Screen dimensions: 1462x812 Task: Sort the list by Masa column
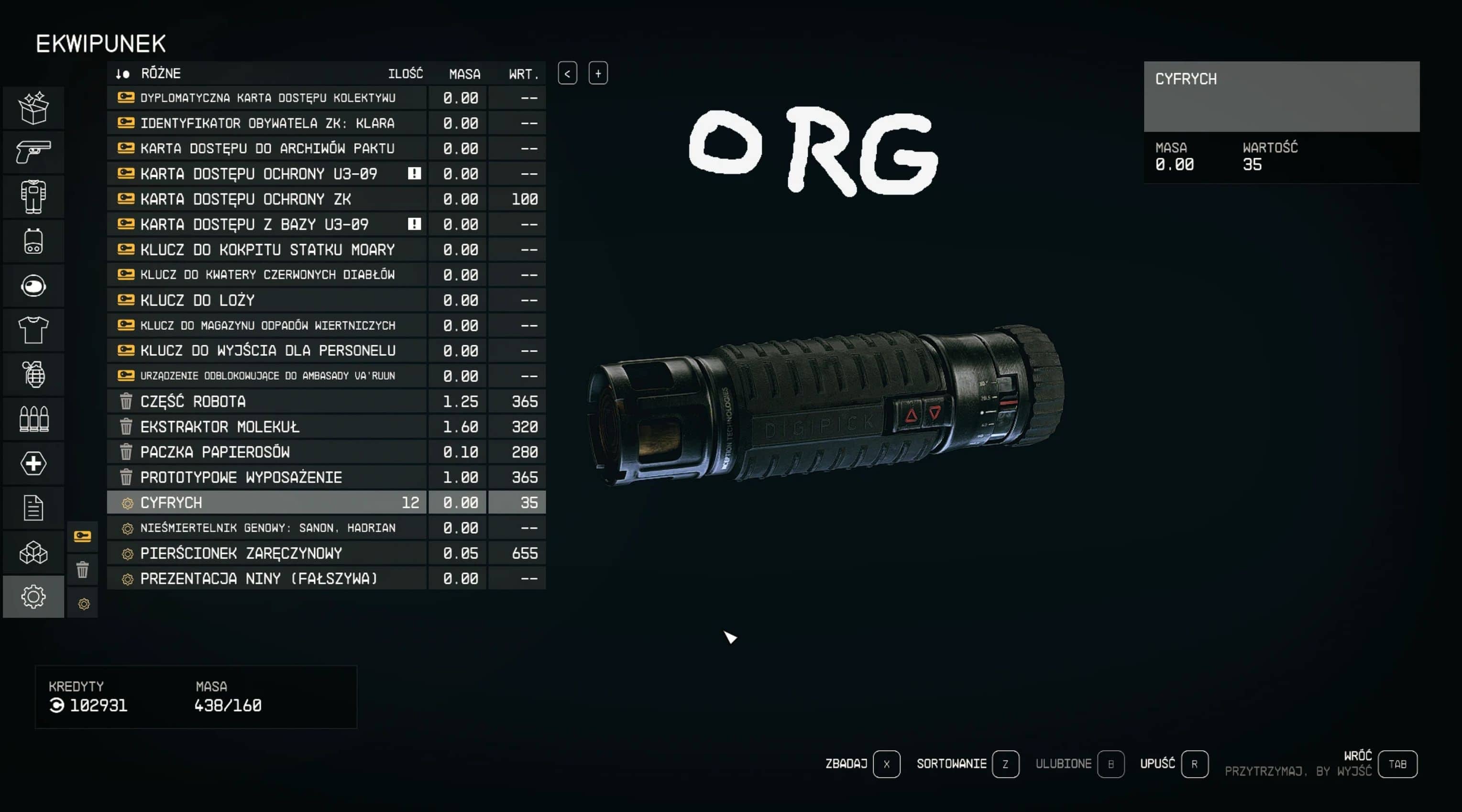tap(464, 74)
